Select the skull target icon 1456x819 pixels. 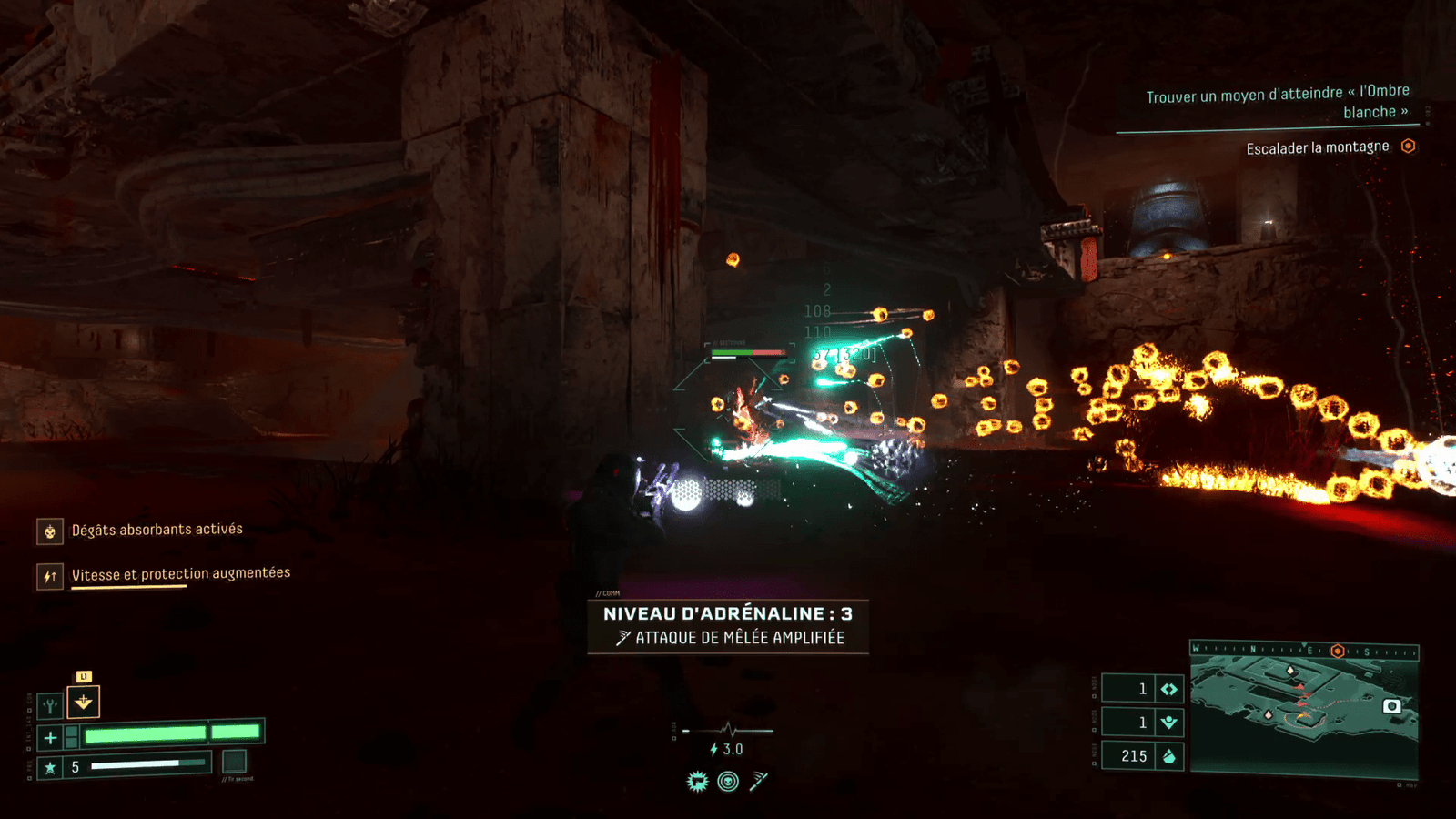(x=728, y=781)
